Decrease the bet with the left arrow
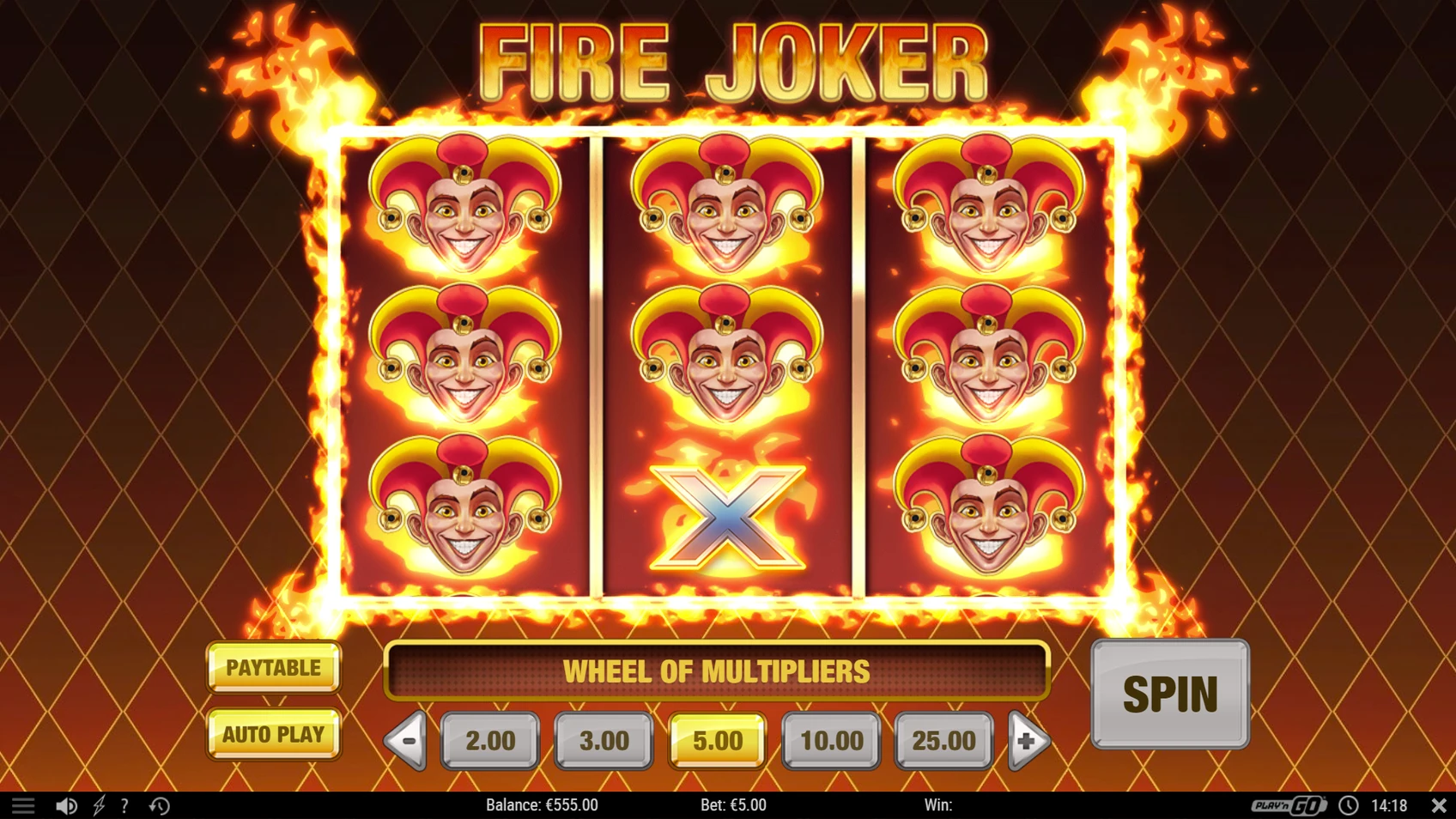This screenshot has width=1456, height=819. (x=406, y=740)
